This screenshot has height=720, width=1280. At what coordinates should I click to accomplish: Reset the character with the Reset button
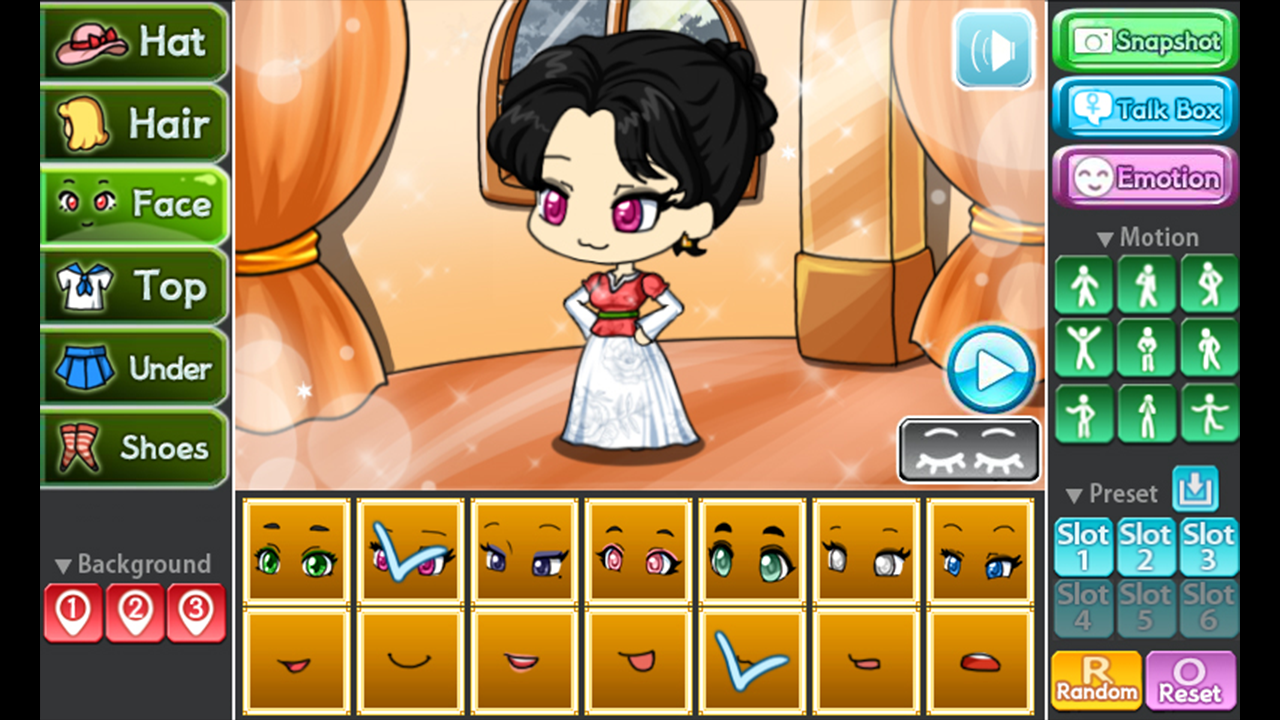pyautogui.click(x=1192, y=679)
